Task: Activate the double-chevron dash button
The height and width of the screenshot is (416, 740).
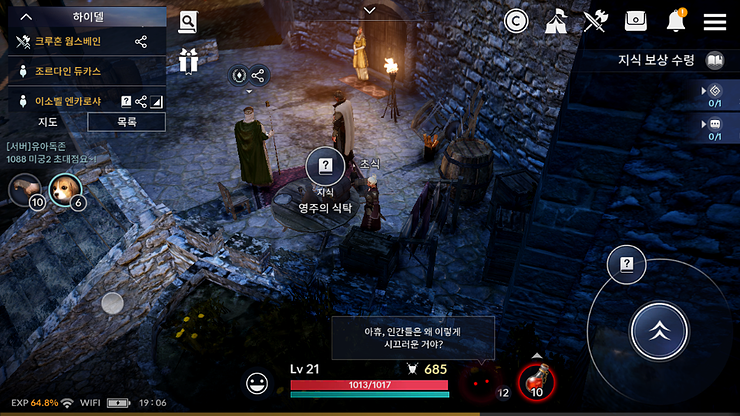Action: pos(659,331)
